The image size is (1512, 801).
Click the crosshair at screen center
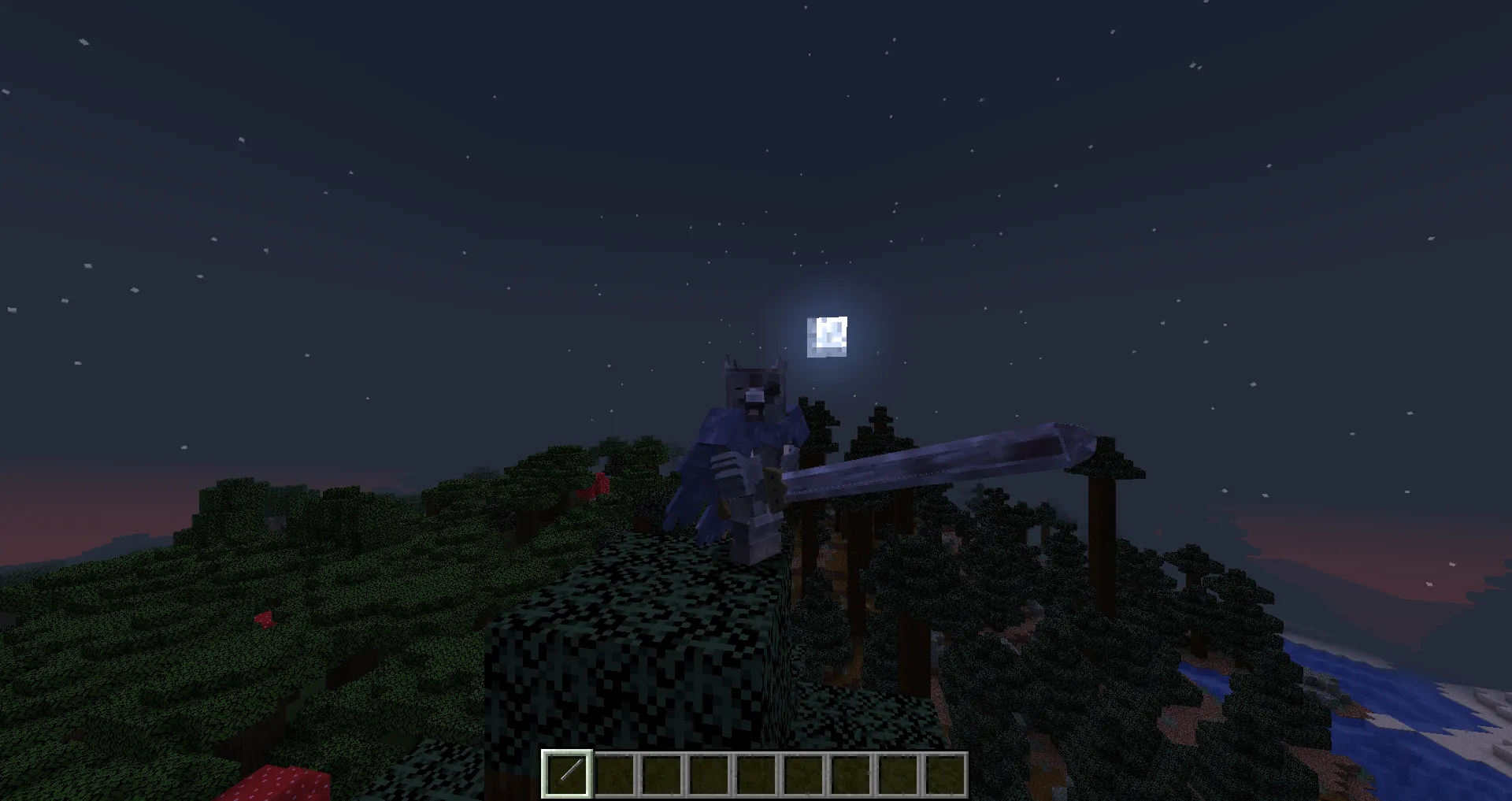point(756,400)
